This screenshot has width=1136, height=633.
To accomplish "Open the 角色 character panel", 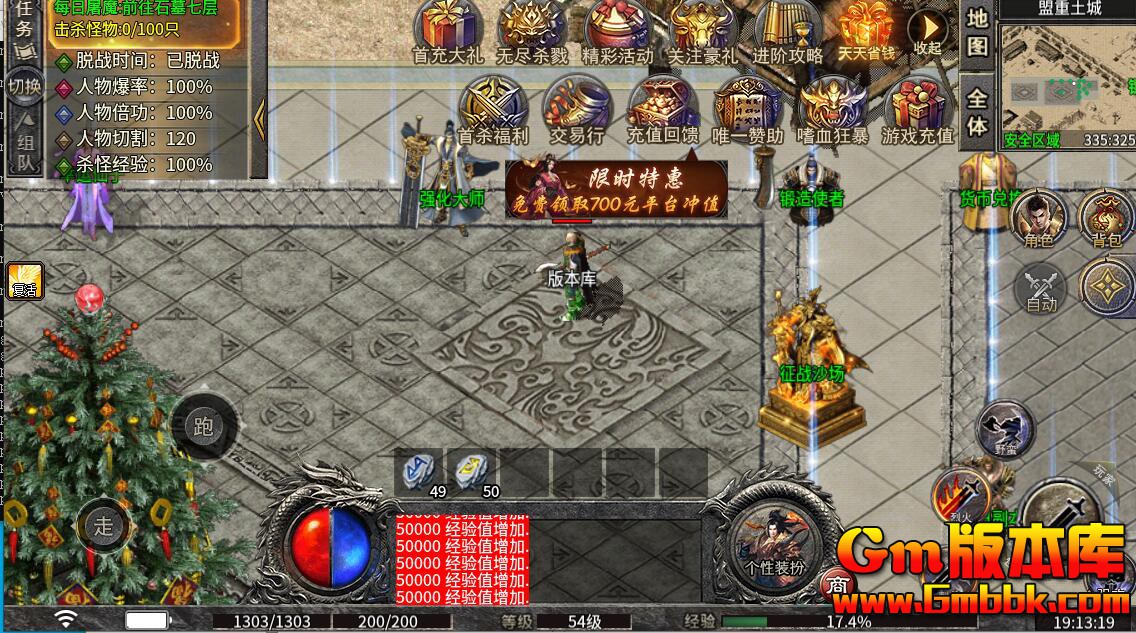I will (1039, 217).
